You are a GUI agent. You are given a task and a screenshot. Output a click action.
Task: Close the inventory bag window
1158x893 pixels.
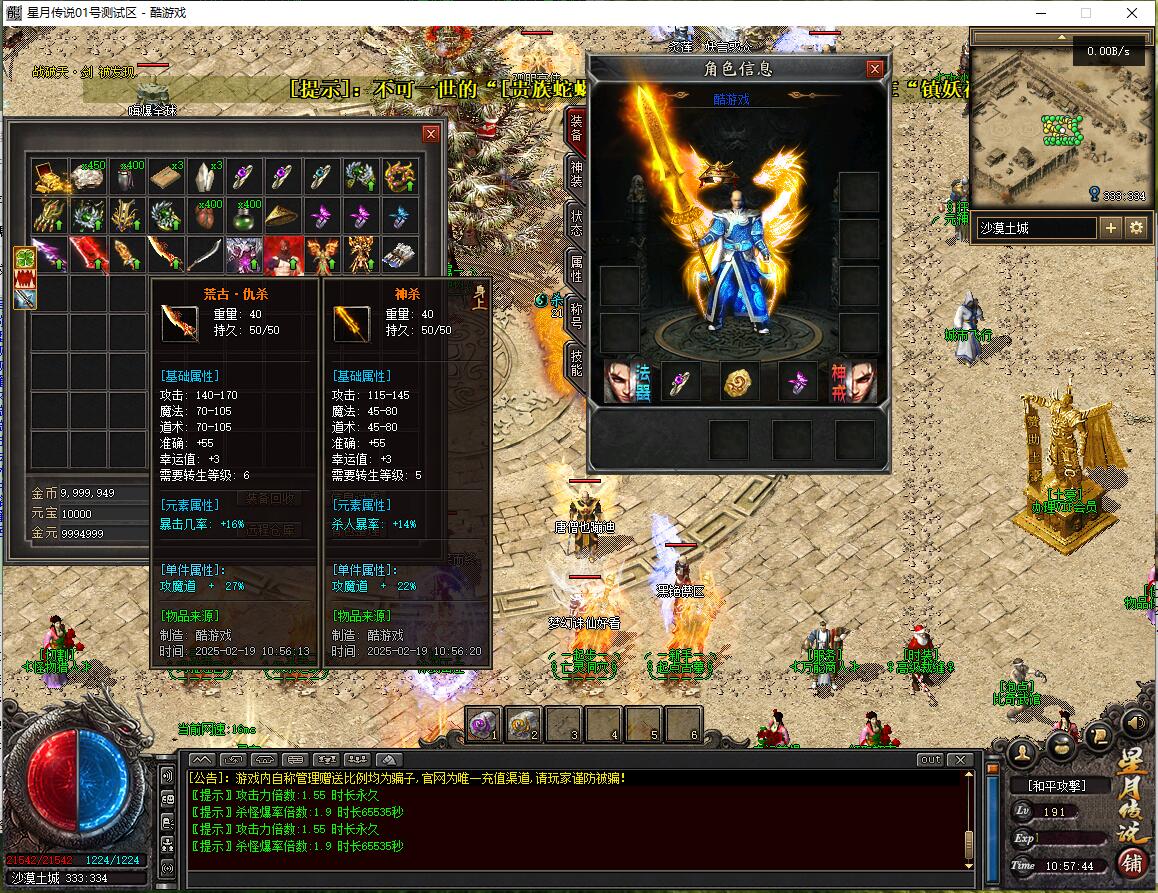[x=431, y=134]
